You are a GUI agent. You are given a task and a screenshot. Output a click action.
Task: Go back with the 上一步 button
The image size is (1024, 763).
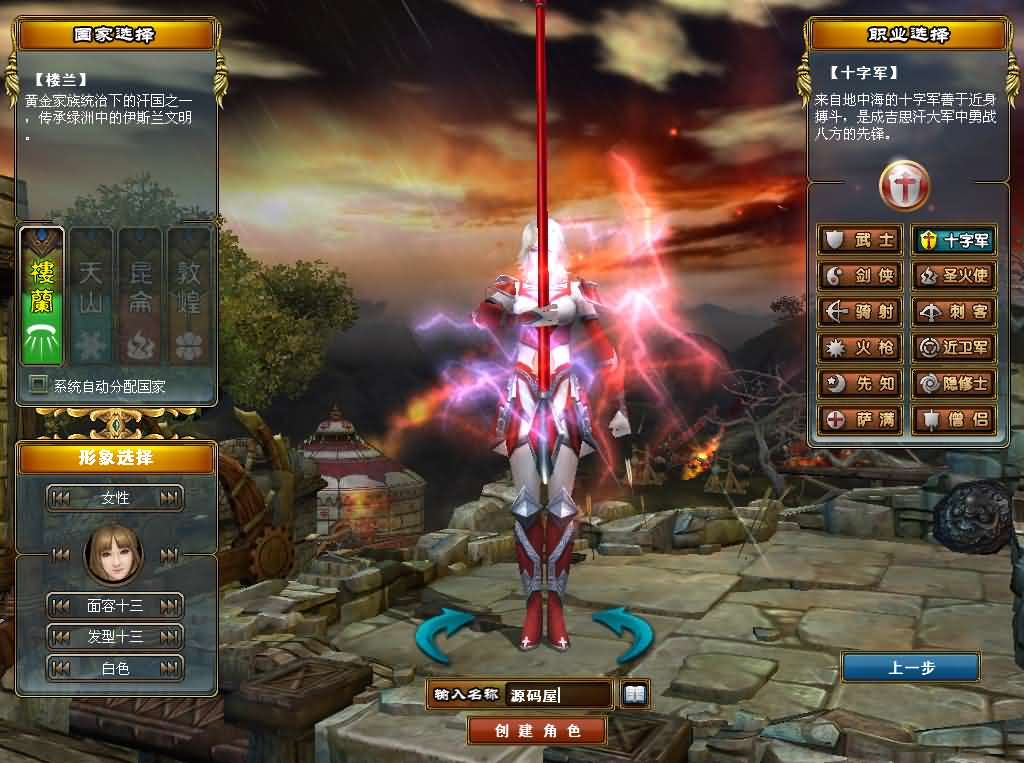pyautogui.click(x=910, y=668)
